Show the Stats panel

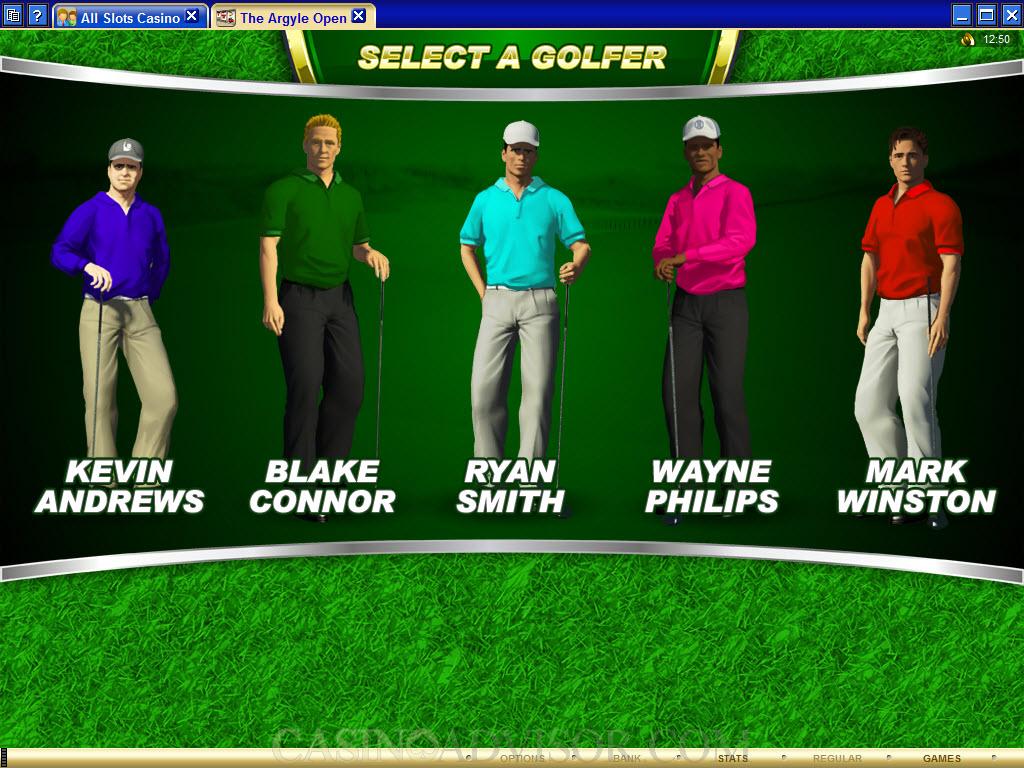(732, 759)
